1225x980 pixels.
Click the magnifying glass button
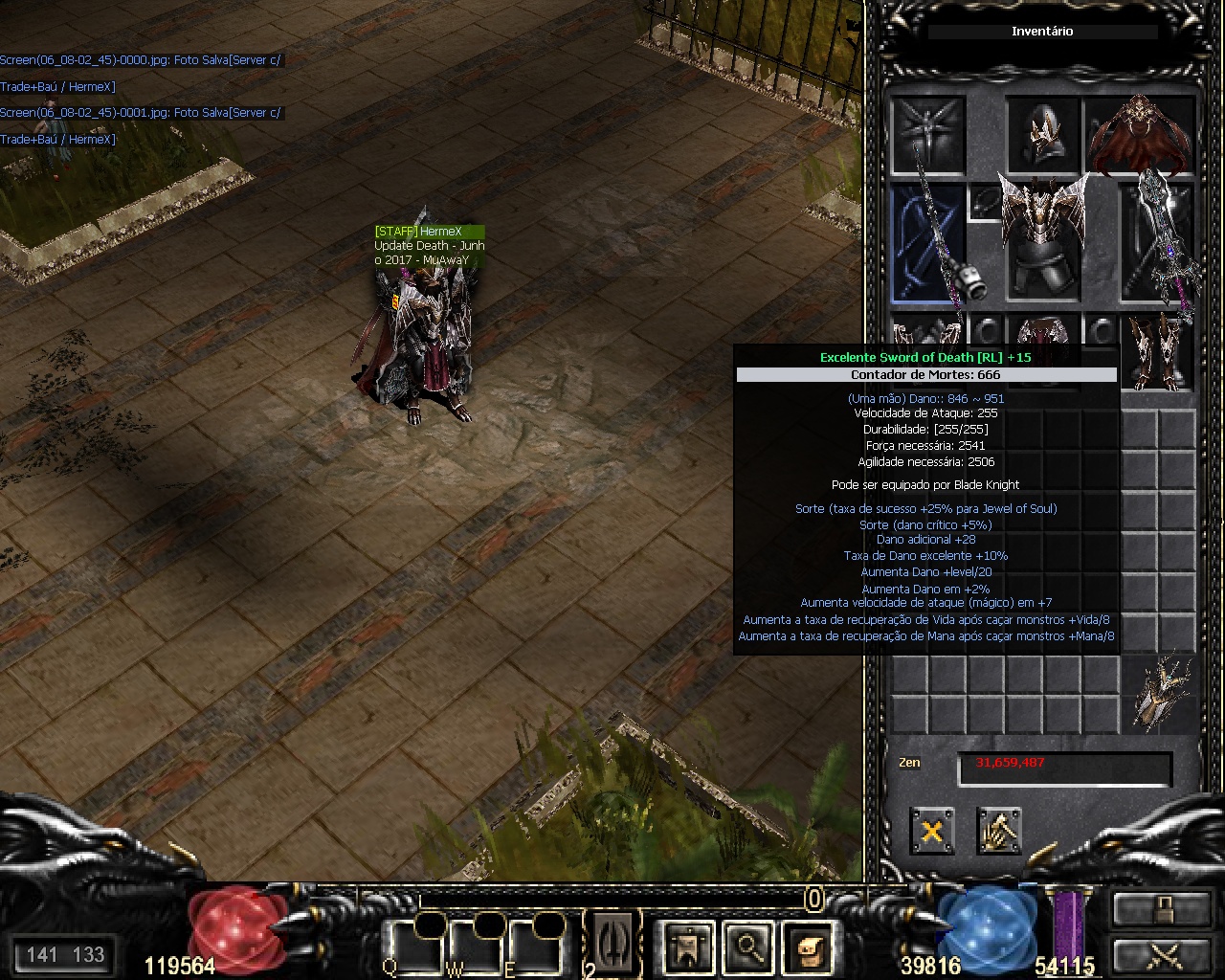click(x=748, y=947)
